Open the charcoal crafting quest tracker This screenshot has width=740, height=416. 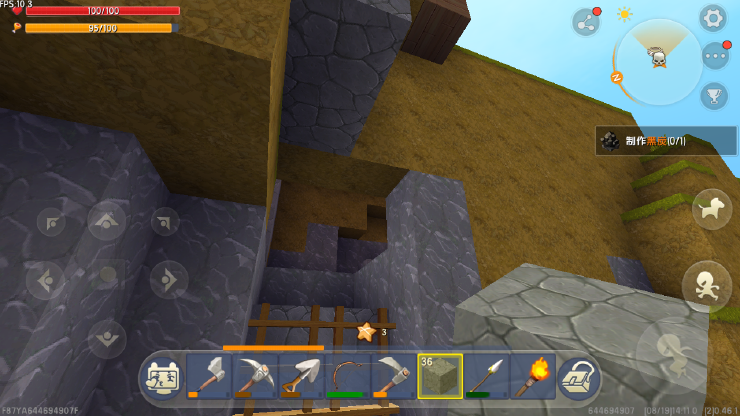[x=666, y=140]
